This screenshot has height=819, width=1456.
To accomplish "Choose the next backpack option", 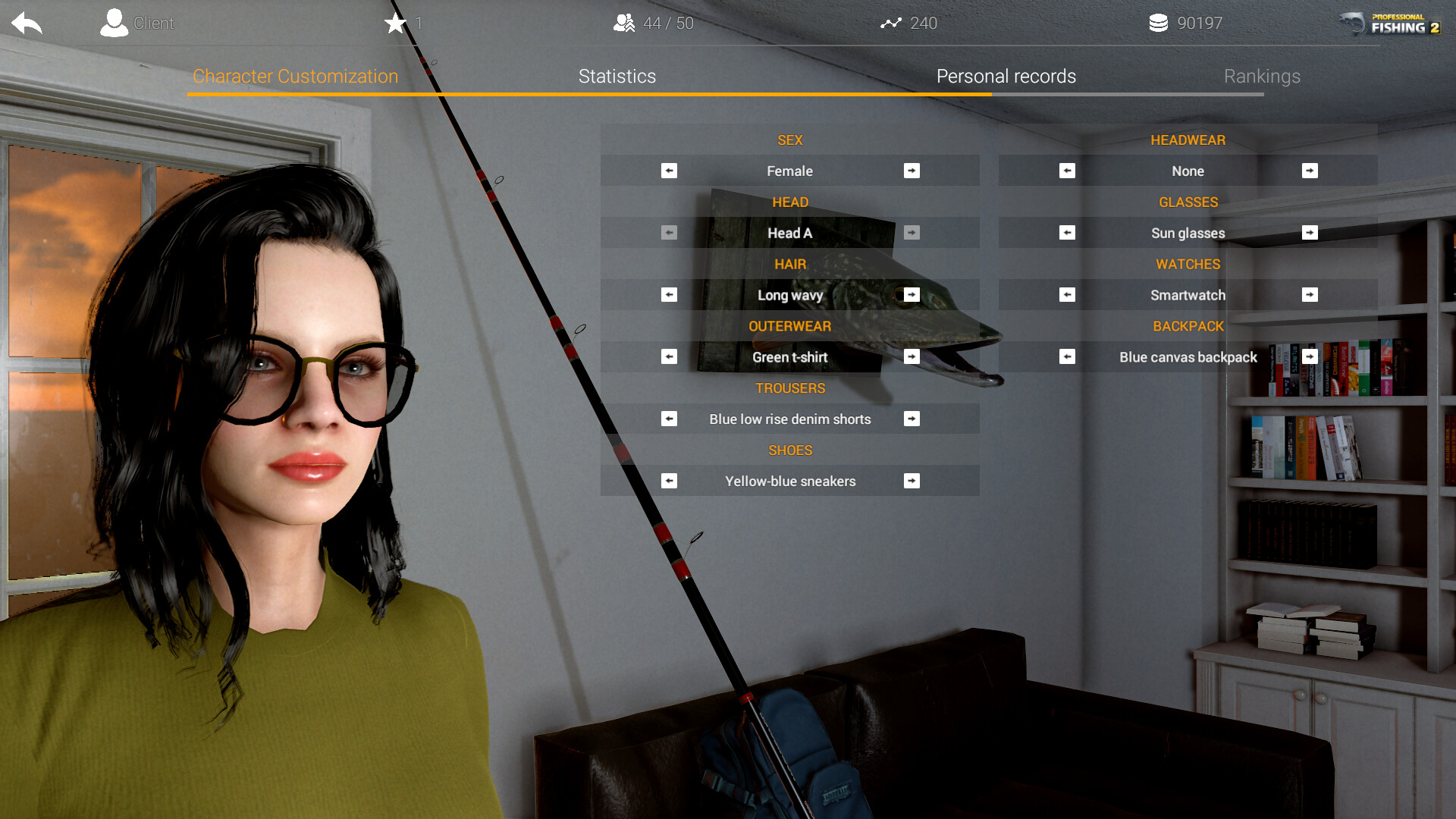I will 1310,356.
